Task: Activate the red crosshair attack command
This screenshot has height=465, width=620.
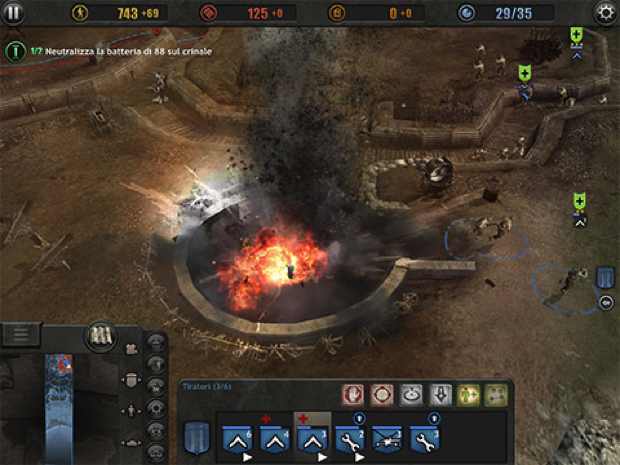Action: point(381,395)
